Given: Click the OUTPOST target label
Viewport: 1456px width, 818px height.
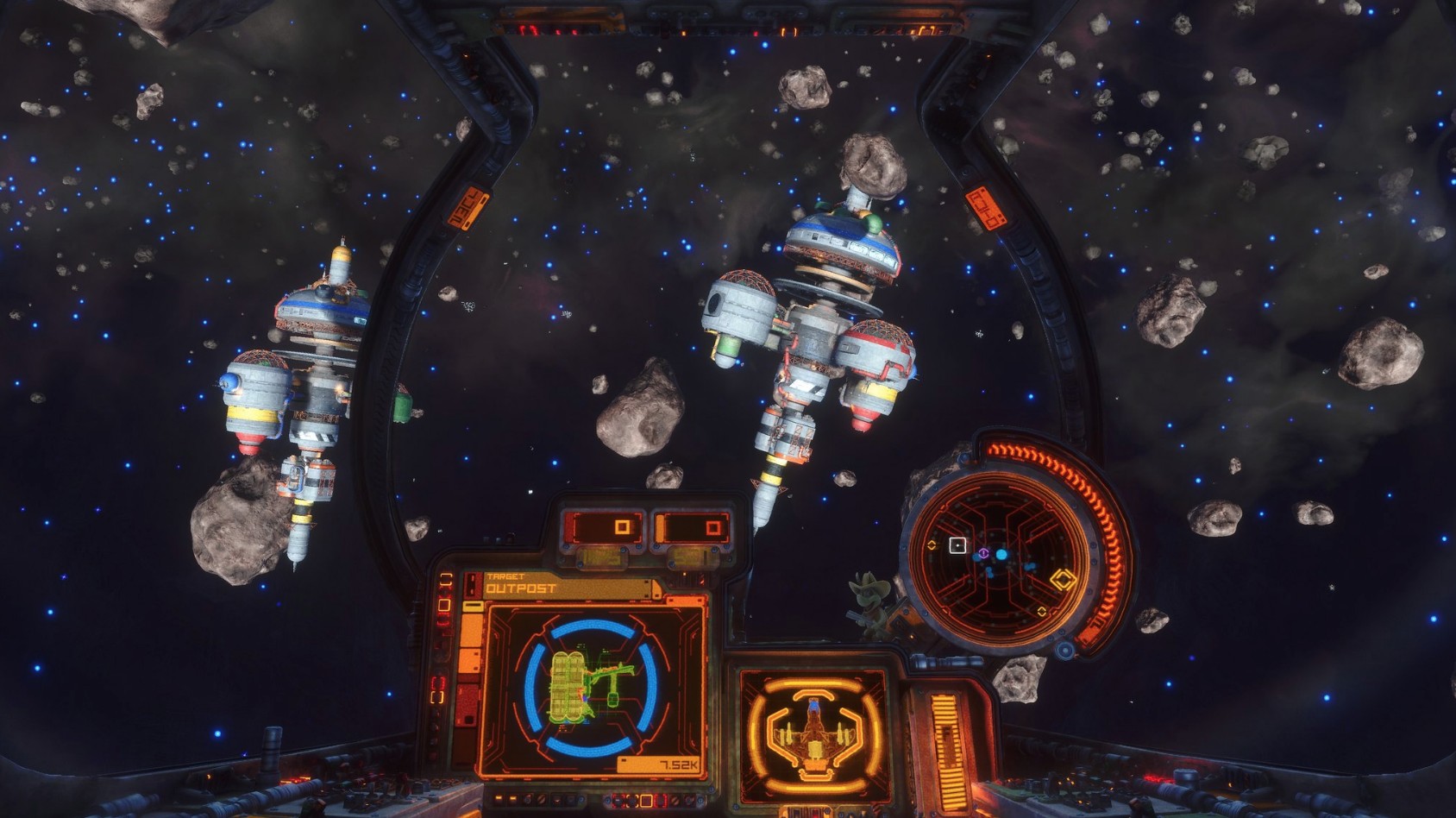Looking at the screenshot, I should coord(521,588).
